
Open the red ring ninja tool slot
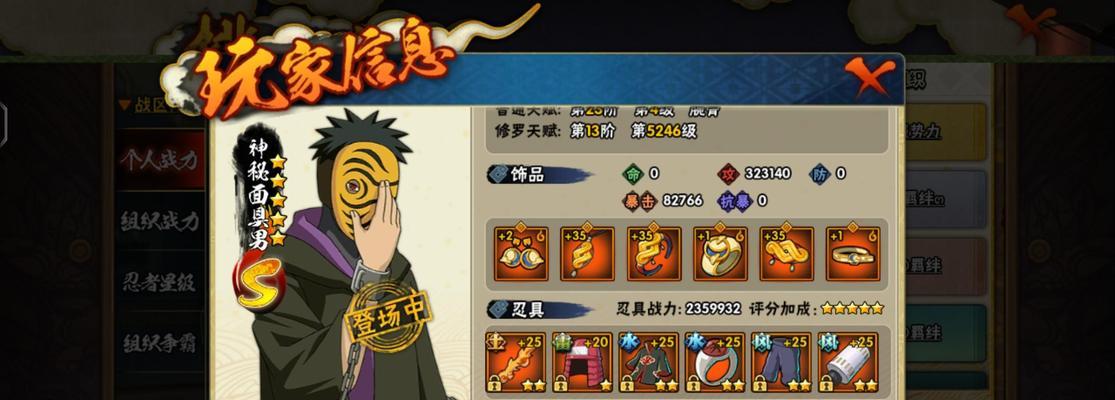[x=714, y=362]
